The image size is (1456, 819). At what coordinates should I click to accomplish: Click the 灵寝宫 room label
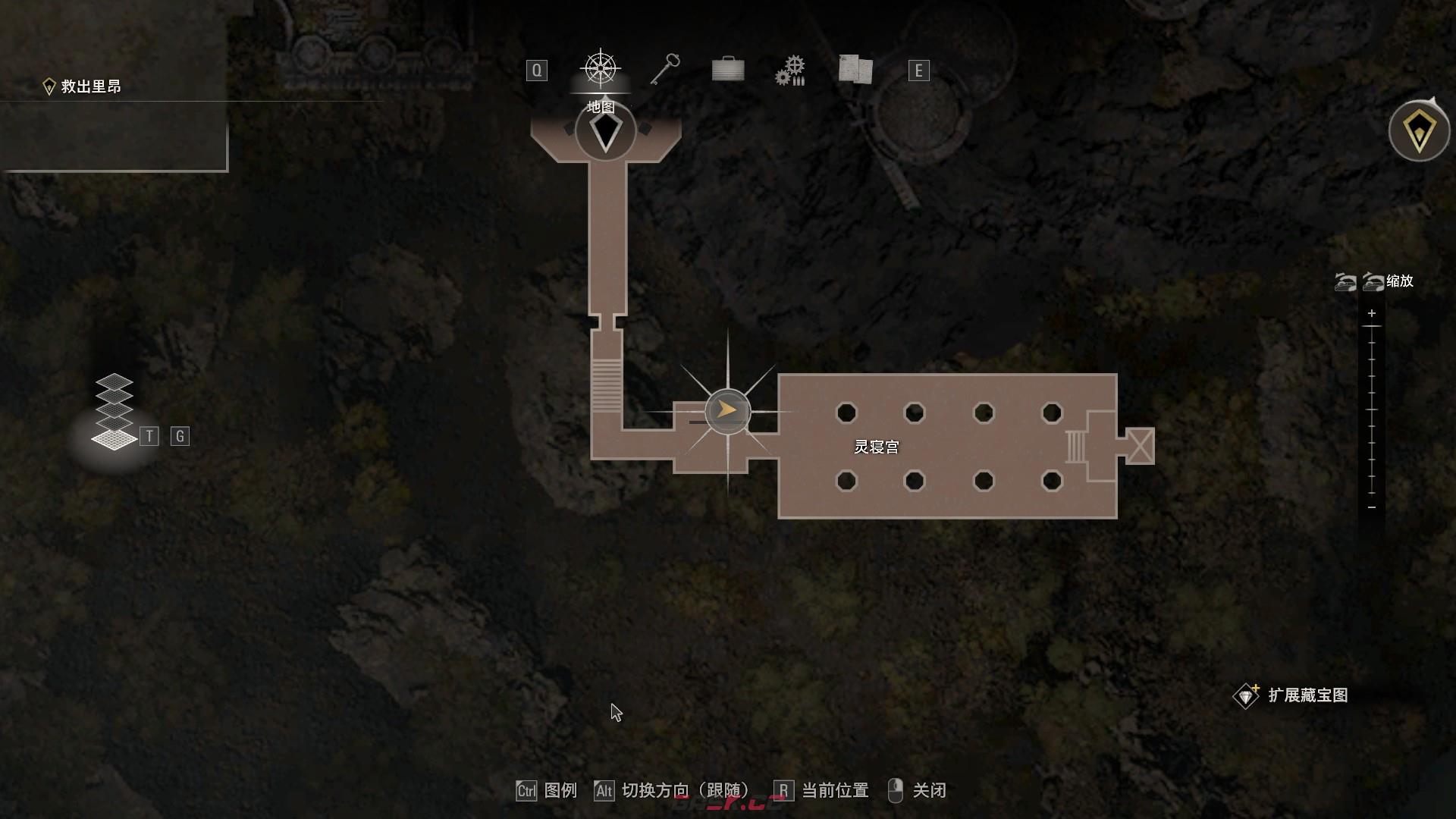tap(877, 447)
